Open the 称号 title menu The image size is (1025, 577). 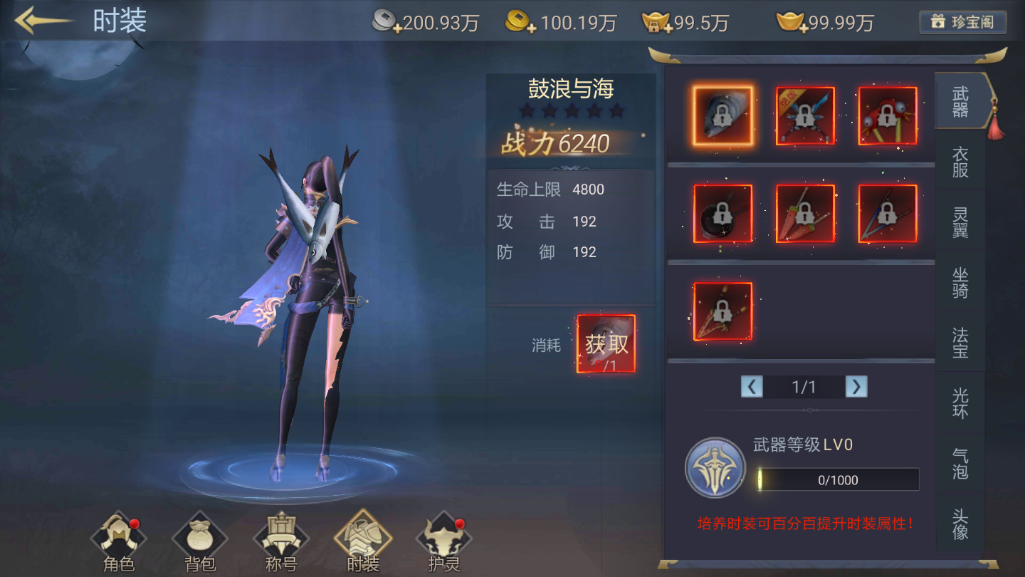(x=281, y=542)
